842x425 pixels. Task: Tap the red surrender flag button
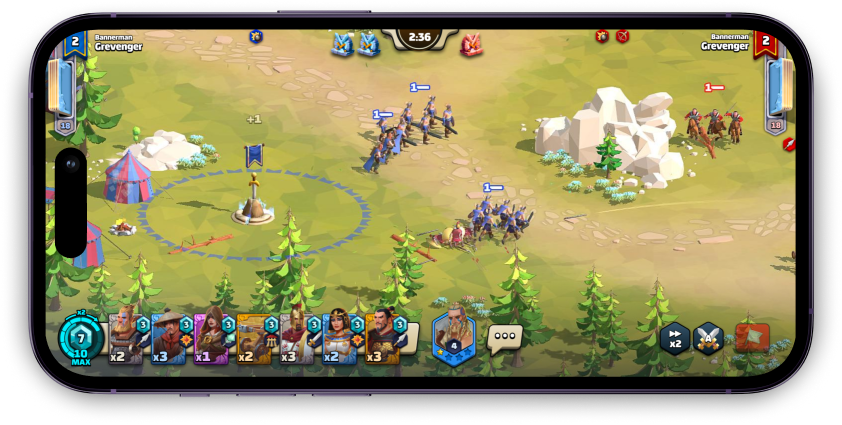751,337
